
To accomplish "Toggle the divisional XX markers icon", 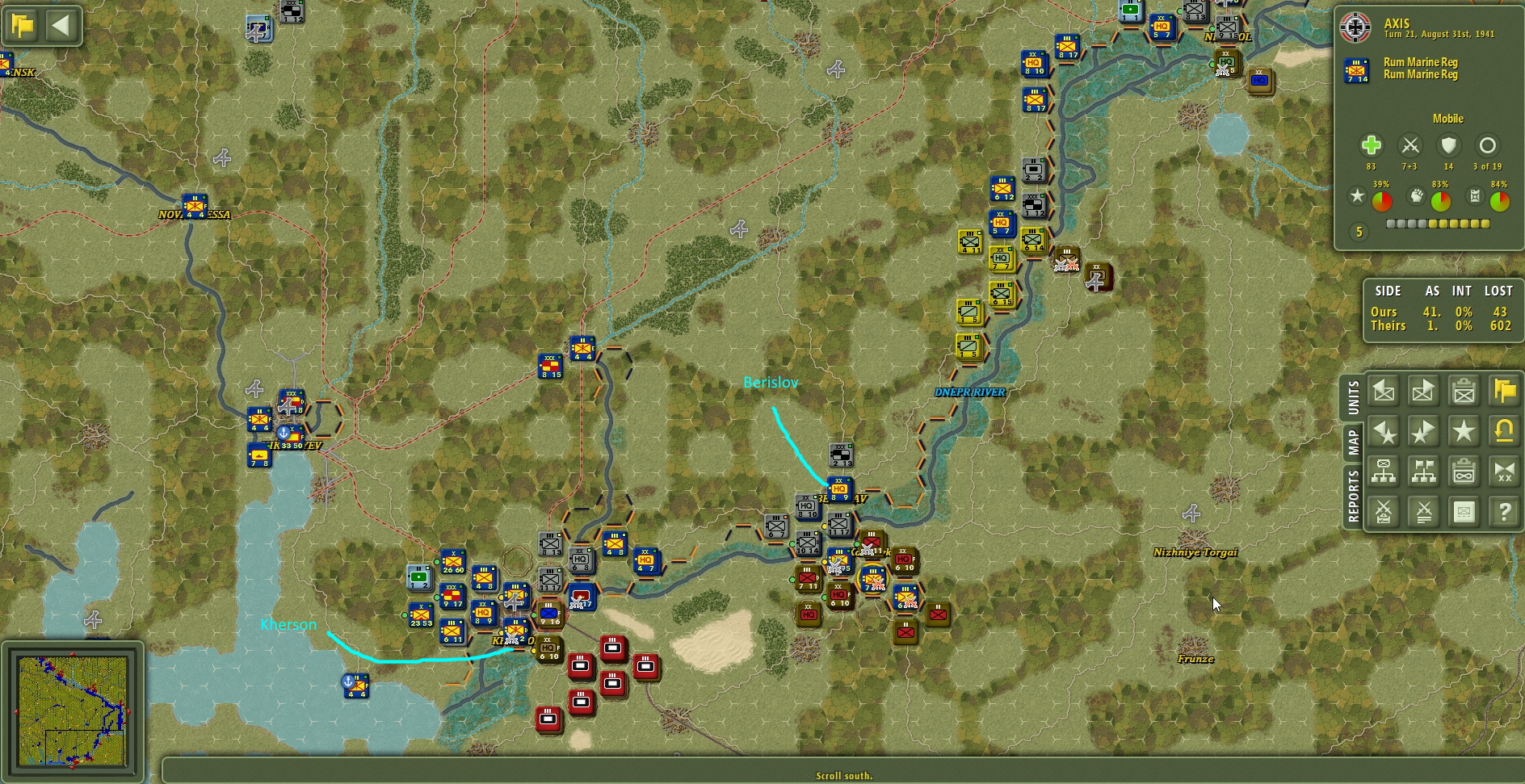I will click(1504, 472).
